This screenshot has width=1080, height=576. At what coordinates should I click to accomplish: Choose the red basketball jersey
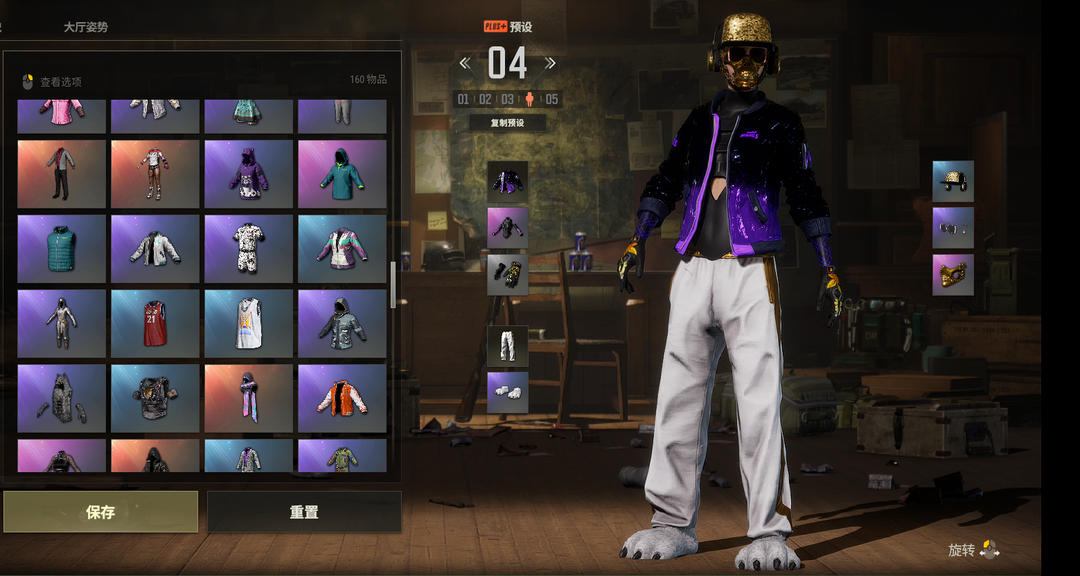click(155, 324)
